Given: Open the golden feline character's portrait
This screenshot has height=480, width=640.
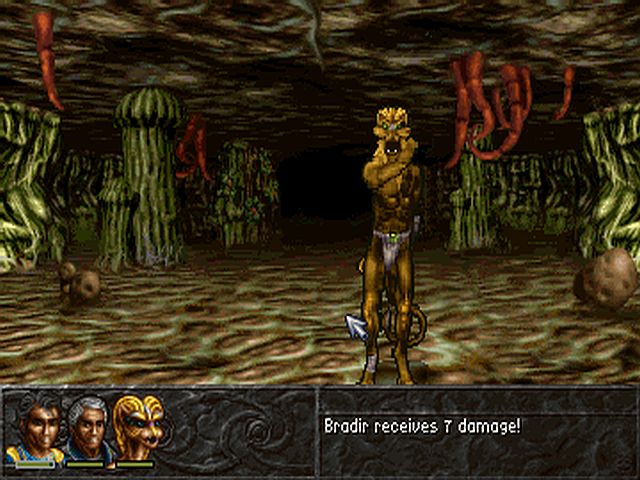Looking at the screenshot, I should (135, 427).
